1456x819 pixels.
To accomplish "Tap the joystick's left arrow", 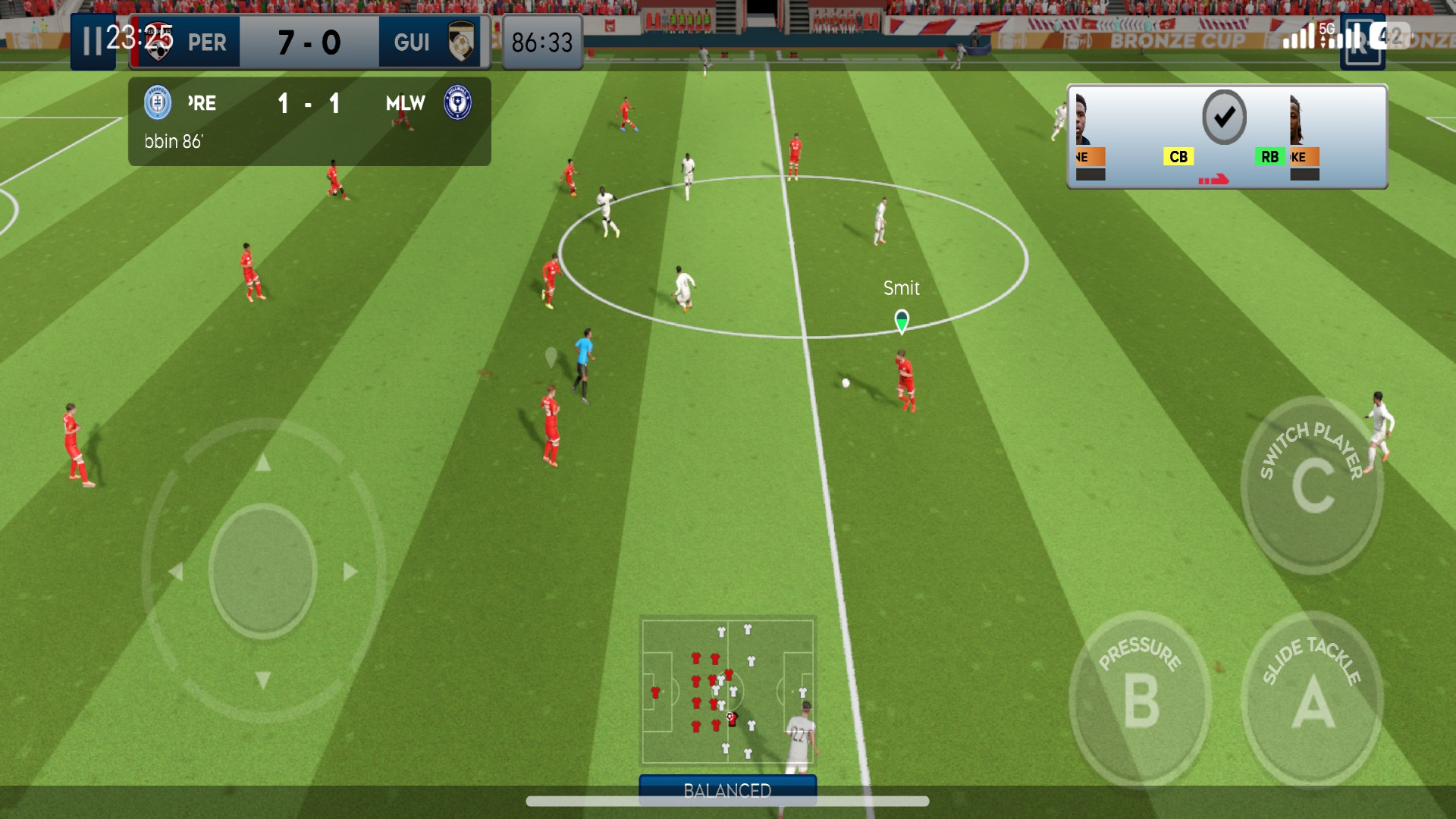I will point(176,571).
